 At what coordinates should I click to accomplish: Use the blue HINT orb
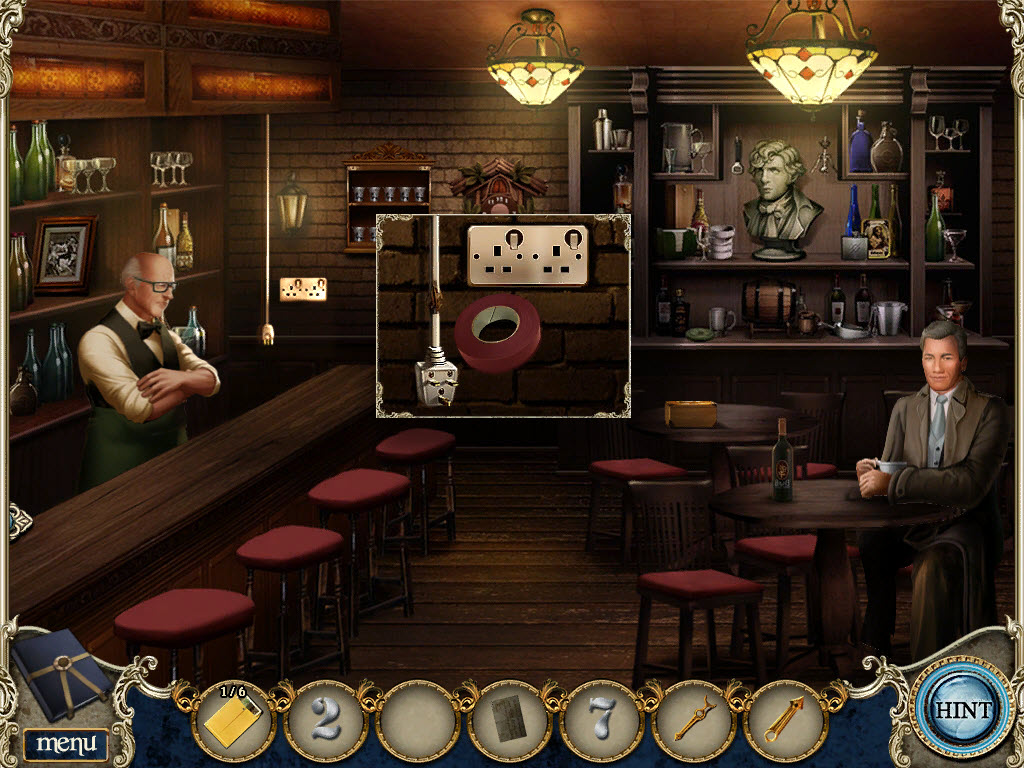[x=963, y=710]
